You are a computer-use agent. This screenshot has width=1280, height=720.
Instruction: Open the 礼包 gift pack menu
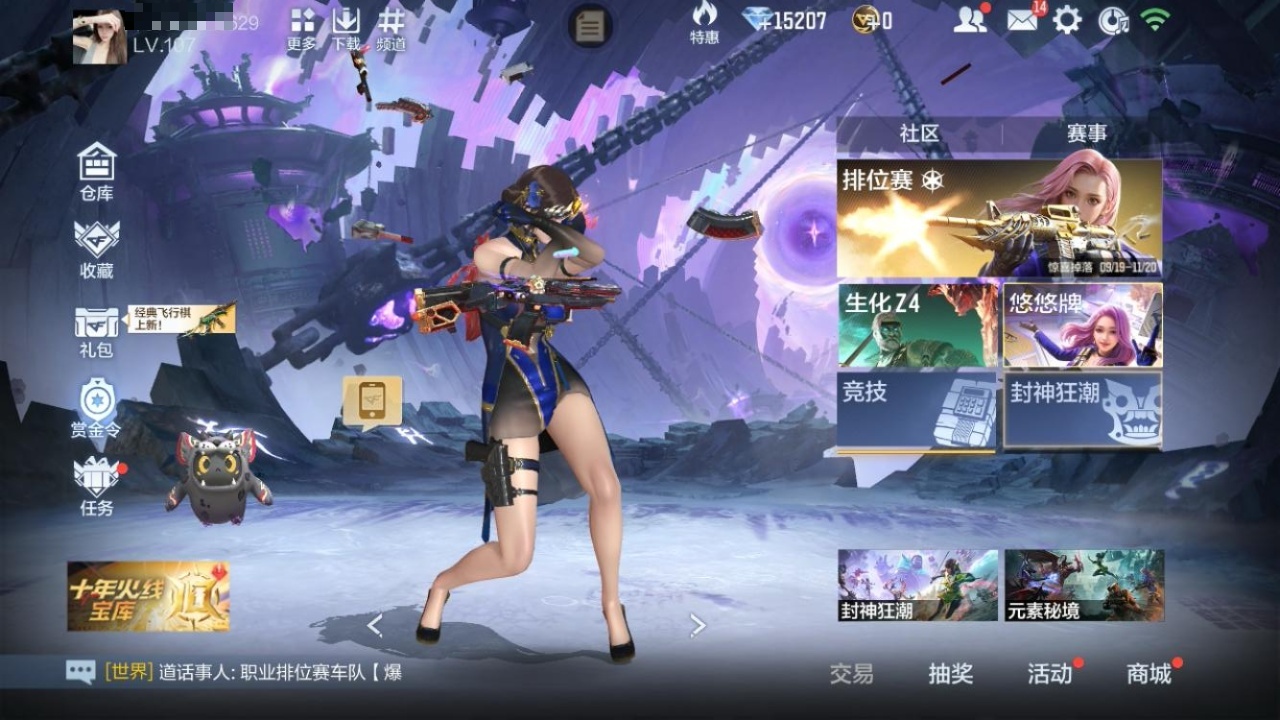[97, 331]
